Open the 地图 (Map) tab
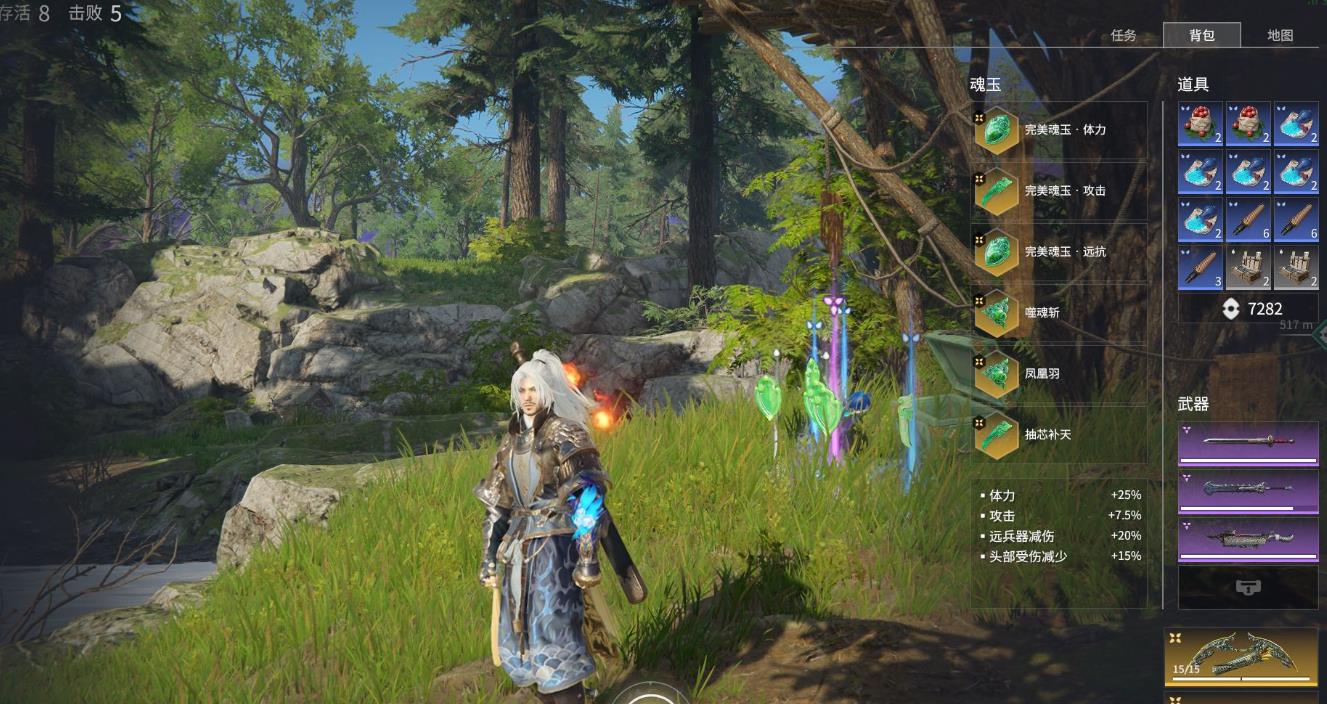The width and height of the screenshot is (1327, 704). [x=1279, y=35]
